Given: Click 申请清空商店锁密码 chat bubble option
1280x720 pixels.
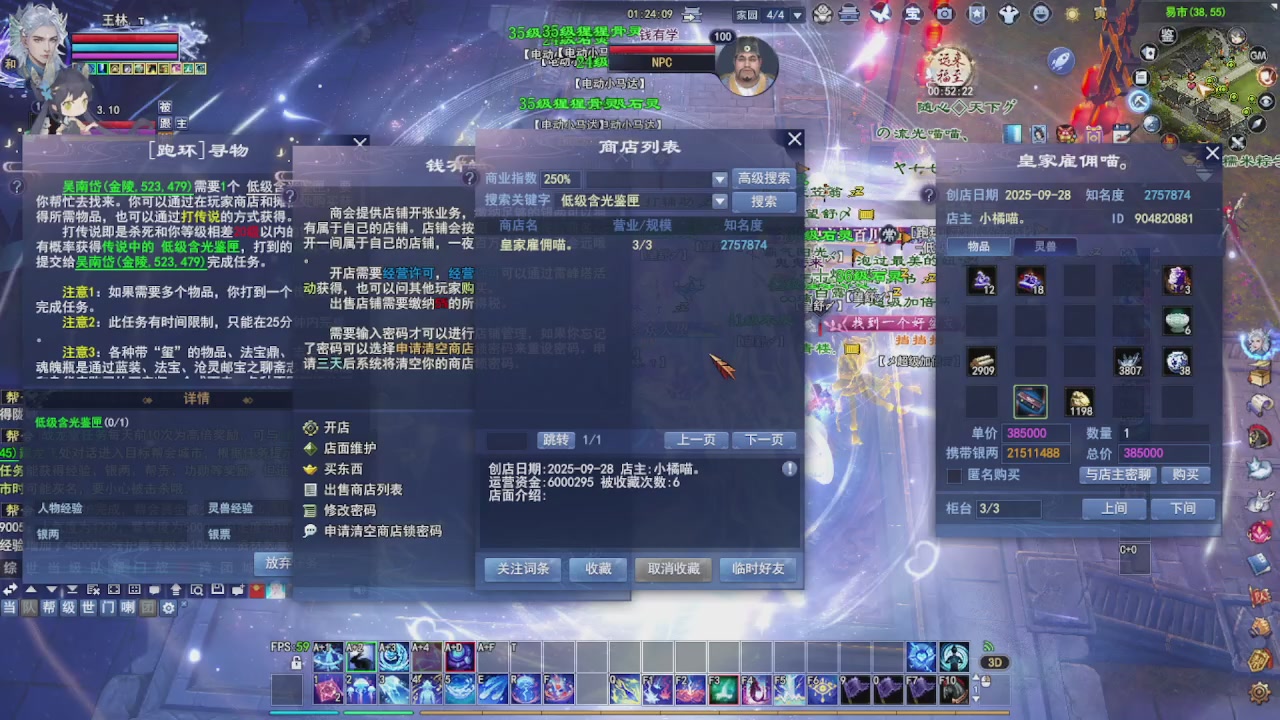Looking at the screenshot, I should tap(311, 530).
